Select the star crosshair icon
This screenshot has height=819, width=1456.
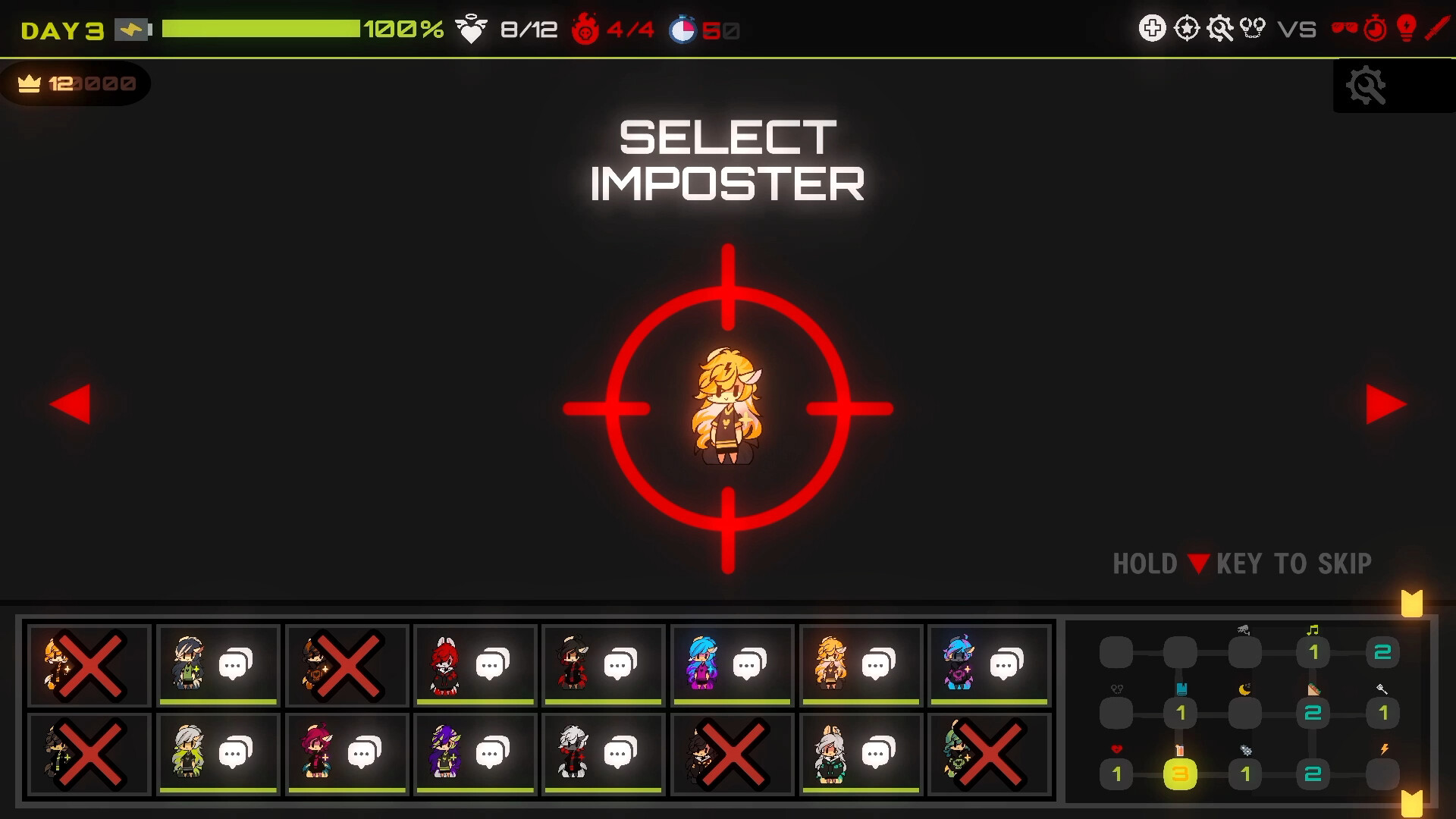tap(1185, 28)
